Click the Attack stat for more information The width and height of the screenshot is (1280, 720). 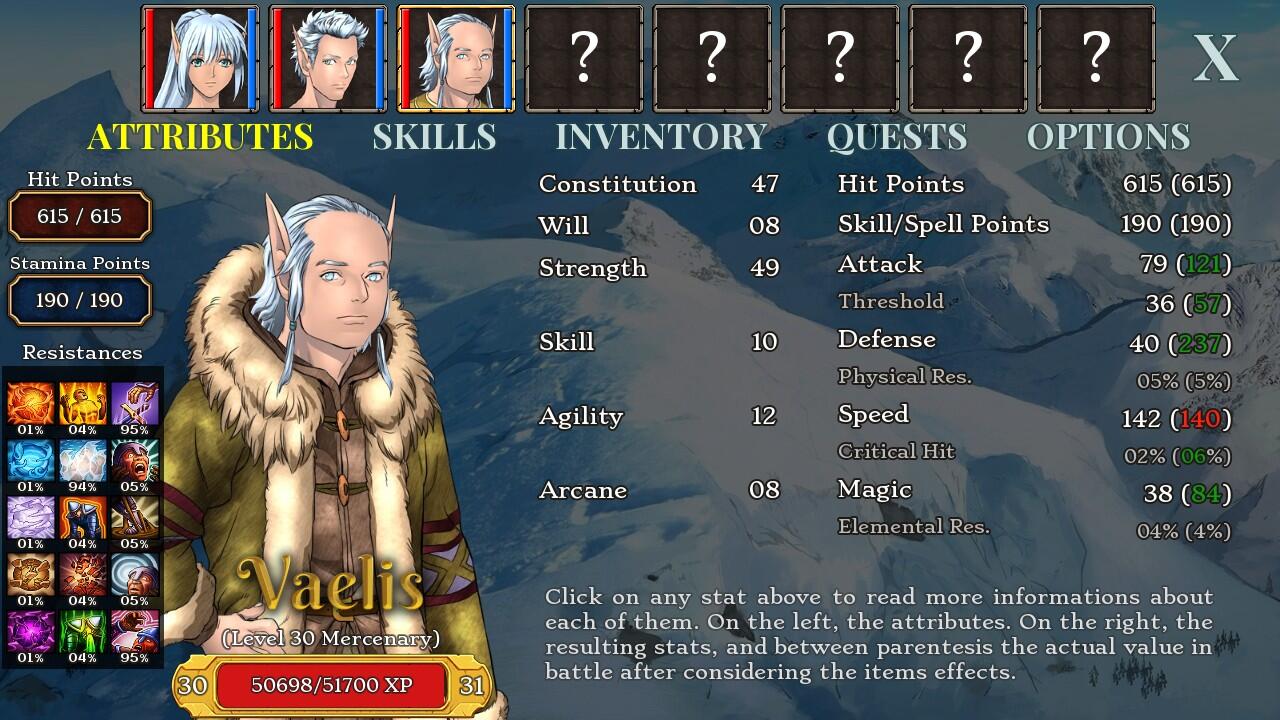pos(880,264)
